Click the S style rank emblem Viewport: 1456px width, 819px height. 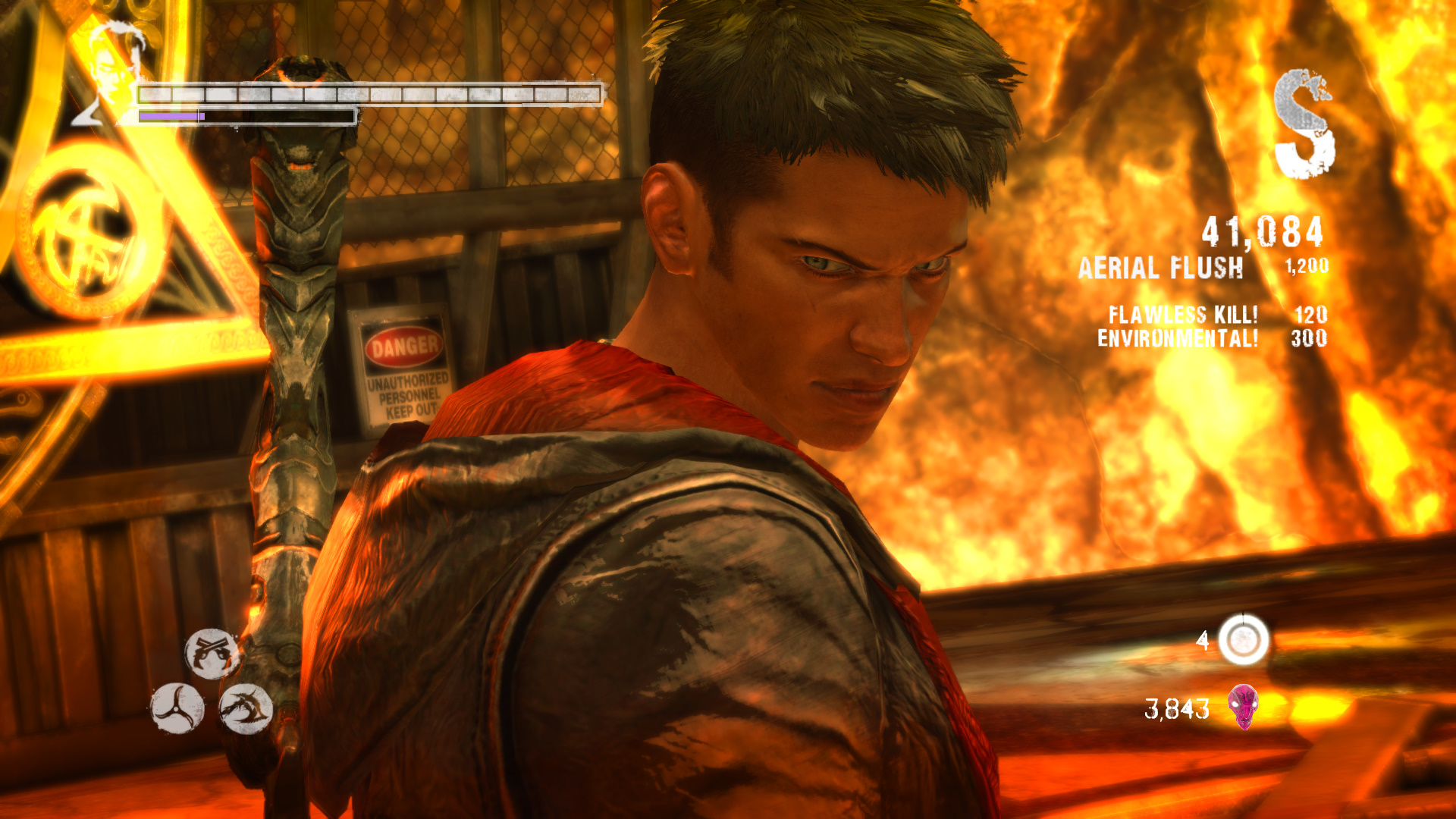coord(1304,124)
